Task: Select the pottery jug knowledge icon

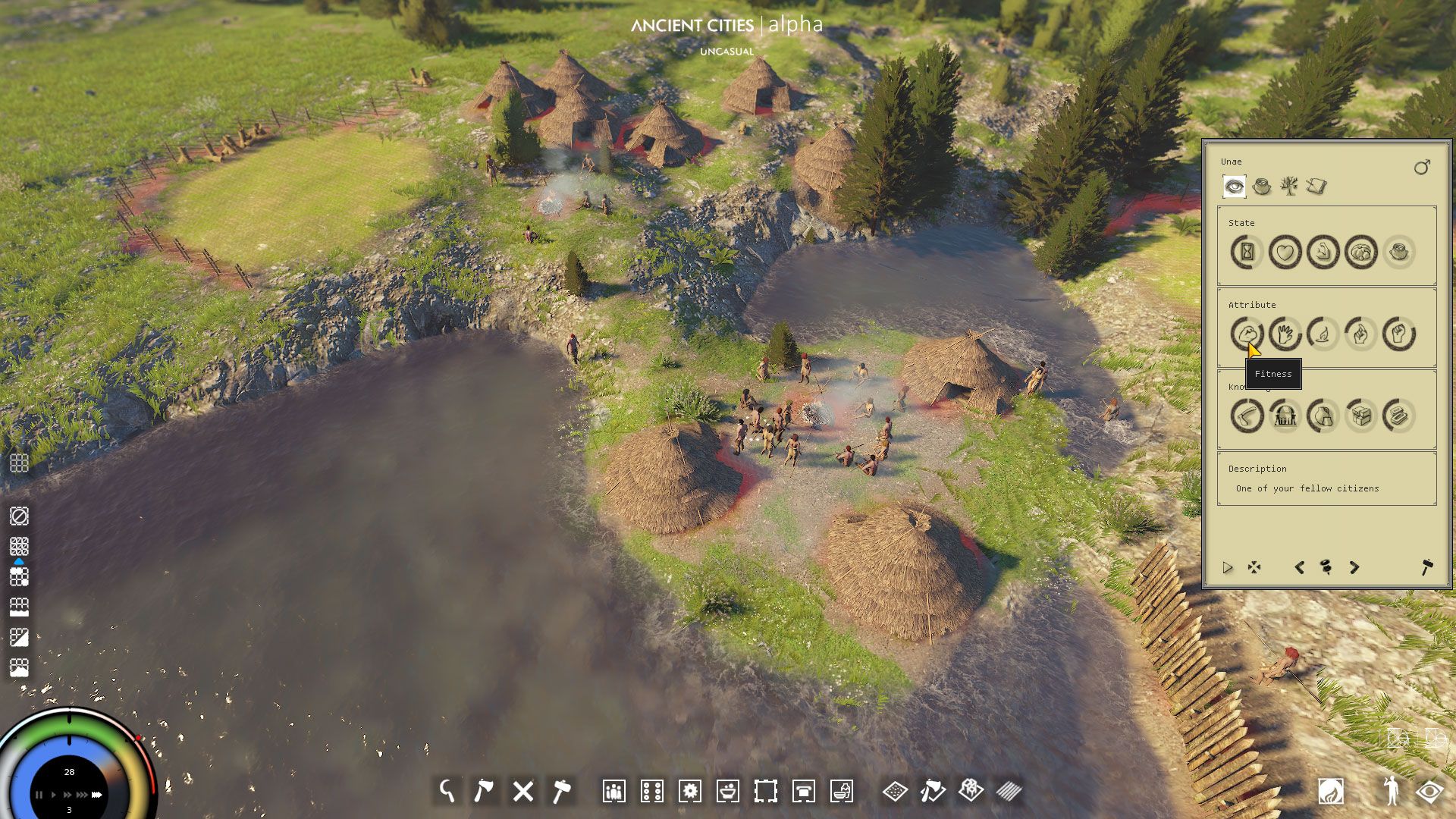Action: (1323, 416)
